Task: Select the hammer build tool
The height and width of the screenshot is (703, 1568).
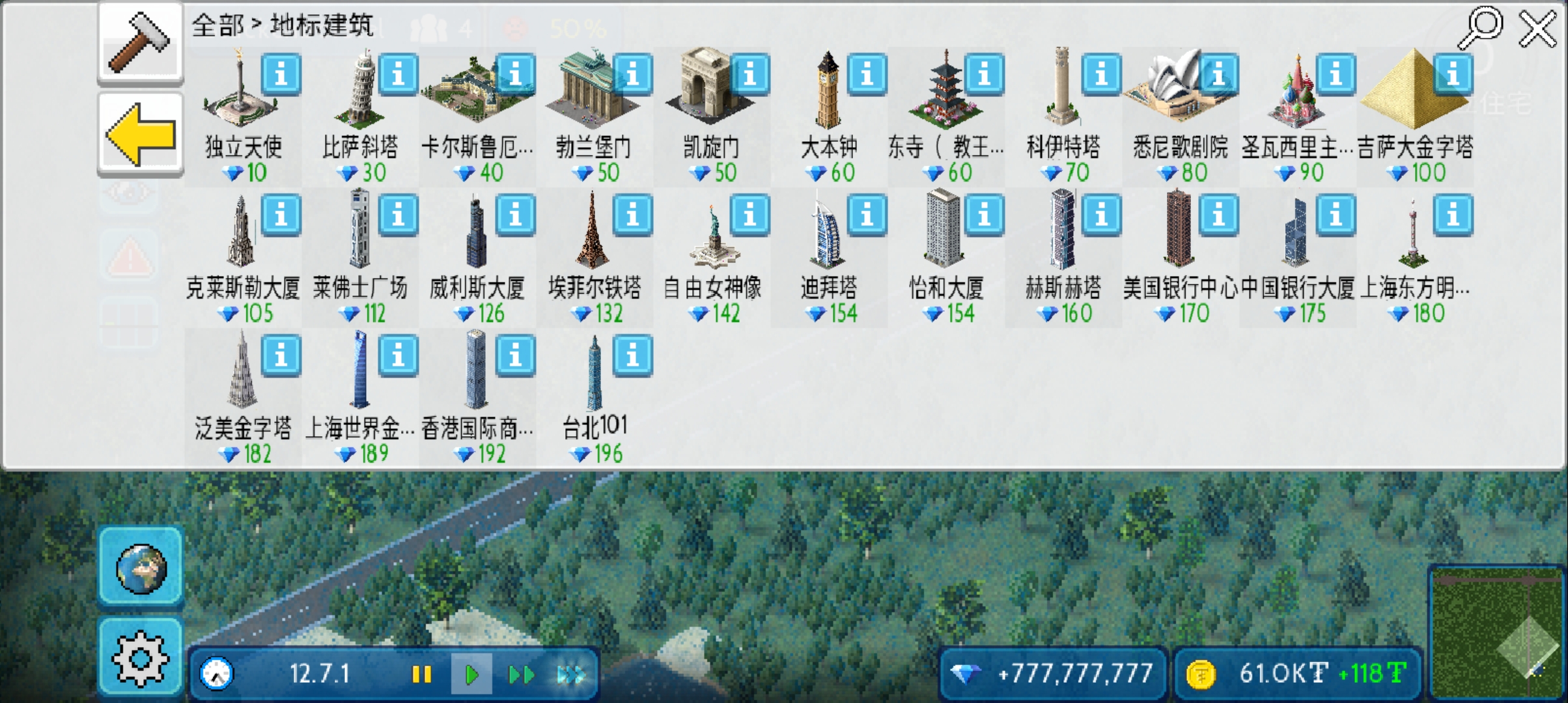Action: (139, 42)
